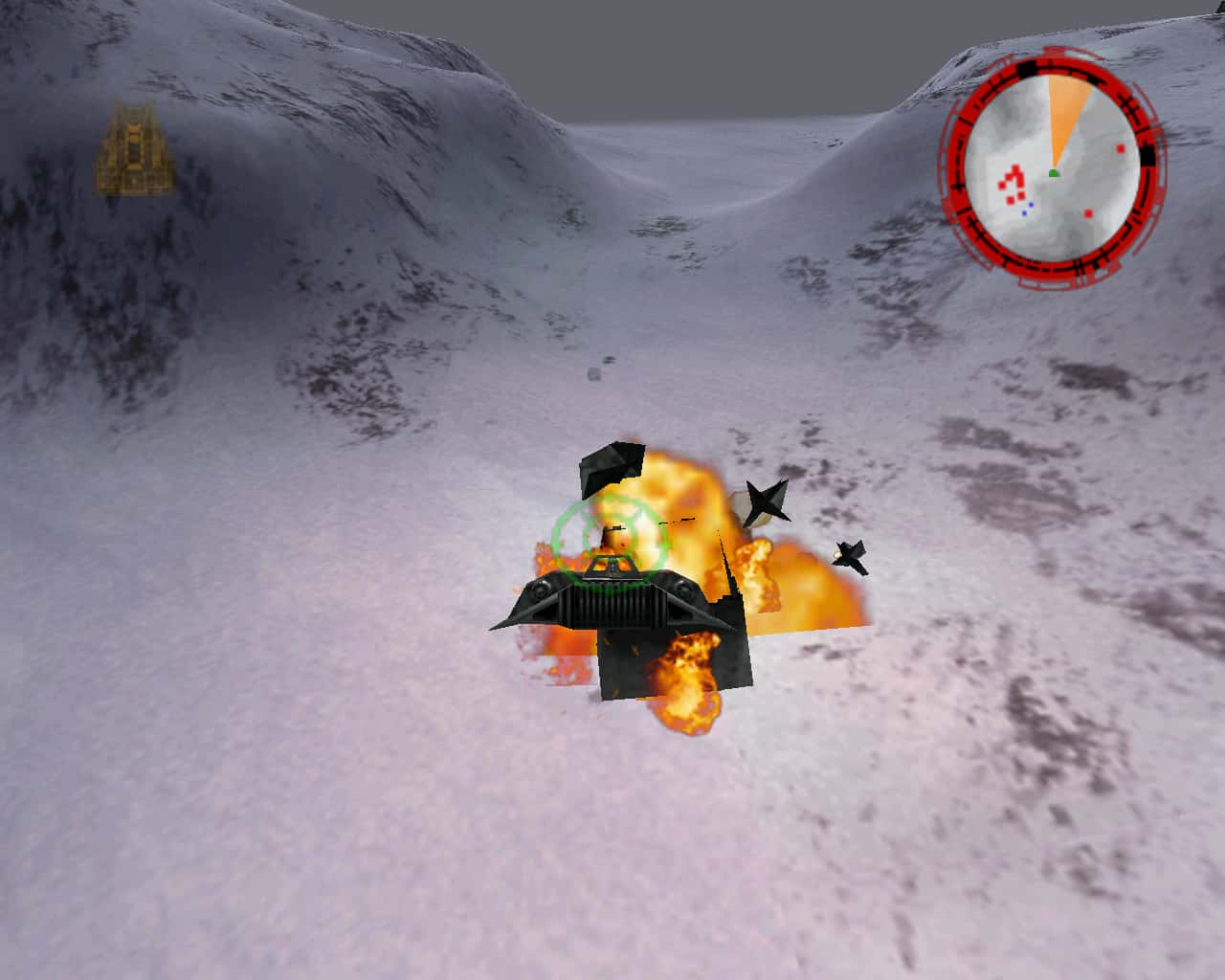Click the black marker on radar ring top
1225x980 pixels.
coord(1027,69)
